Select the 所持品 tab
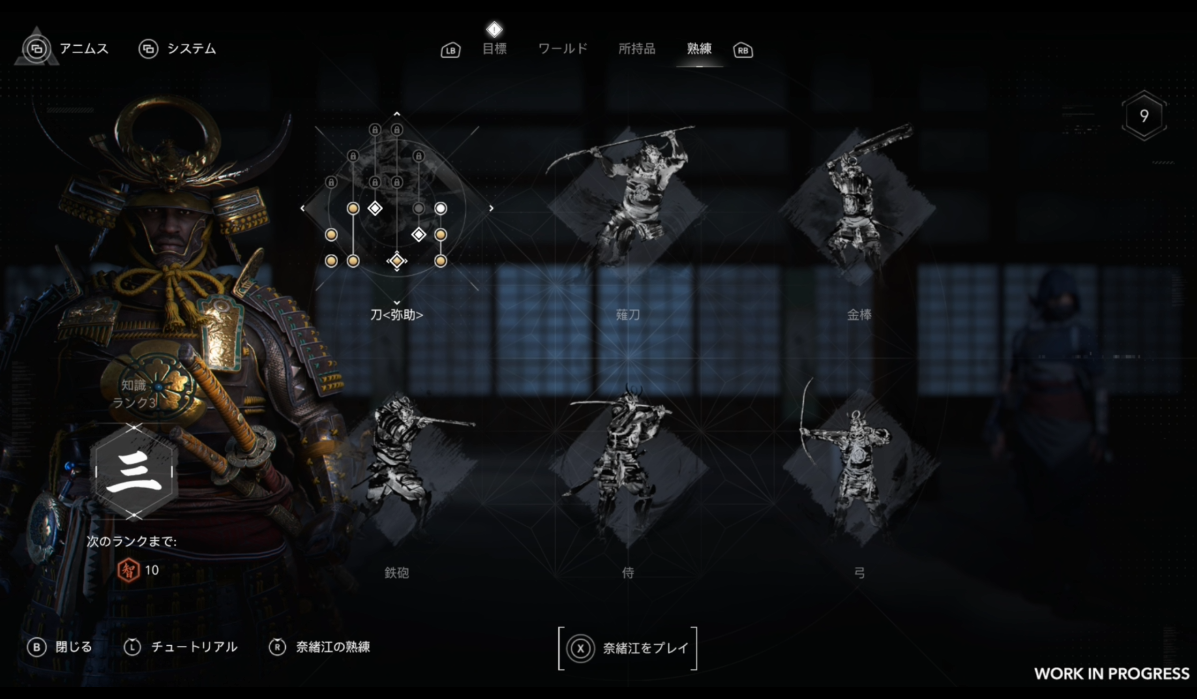This screenshot has height=699, width=1197. point(637,48)
